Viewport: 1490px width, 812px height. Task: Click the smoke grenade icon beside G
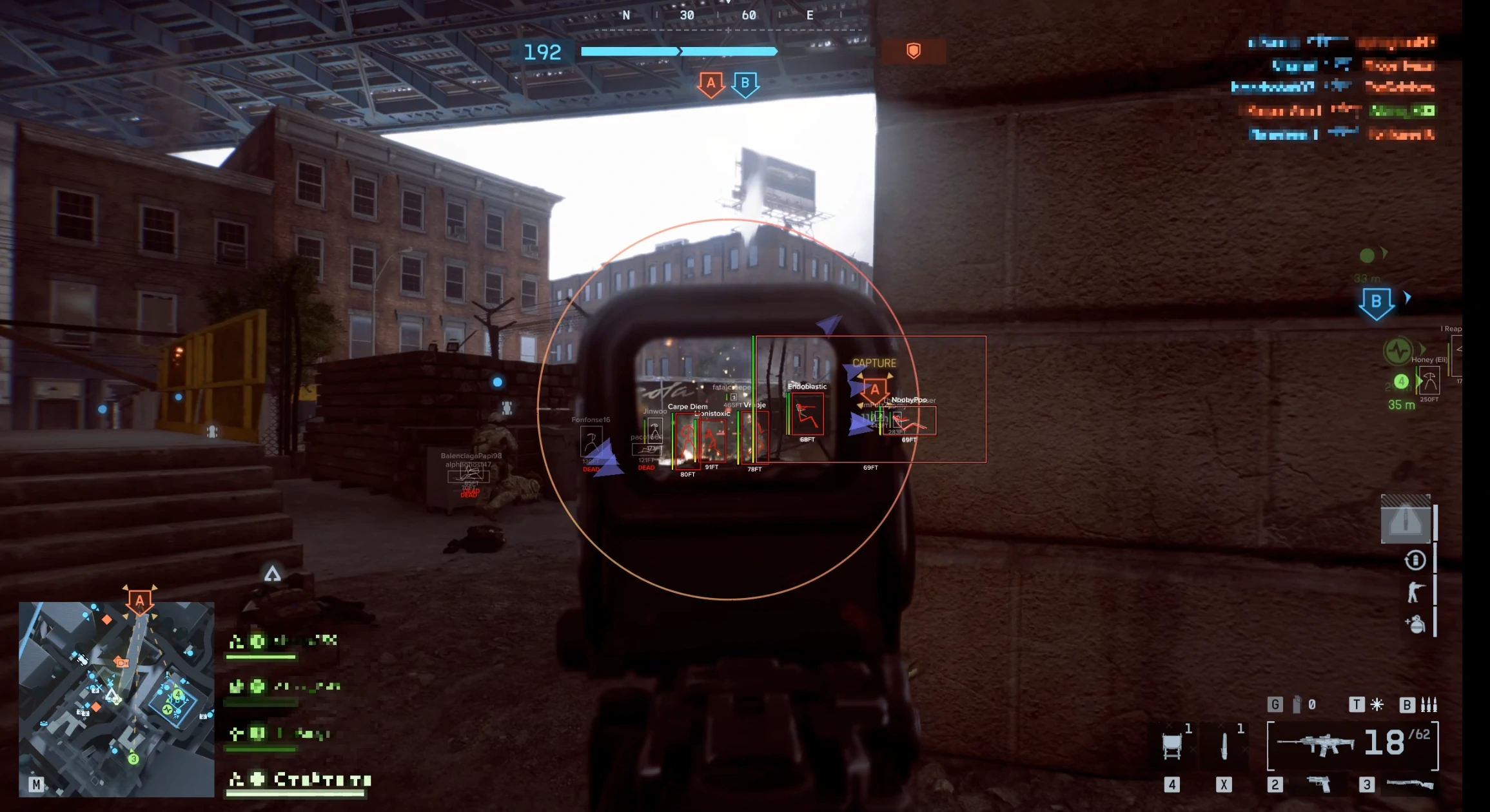tap(1297, 704)
